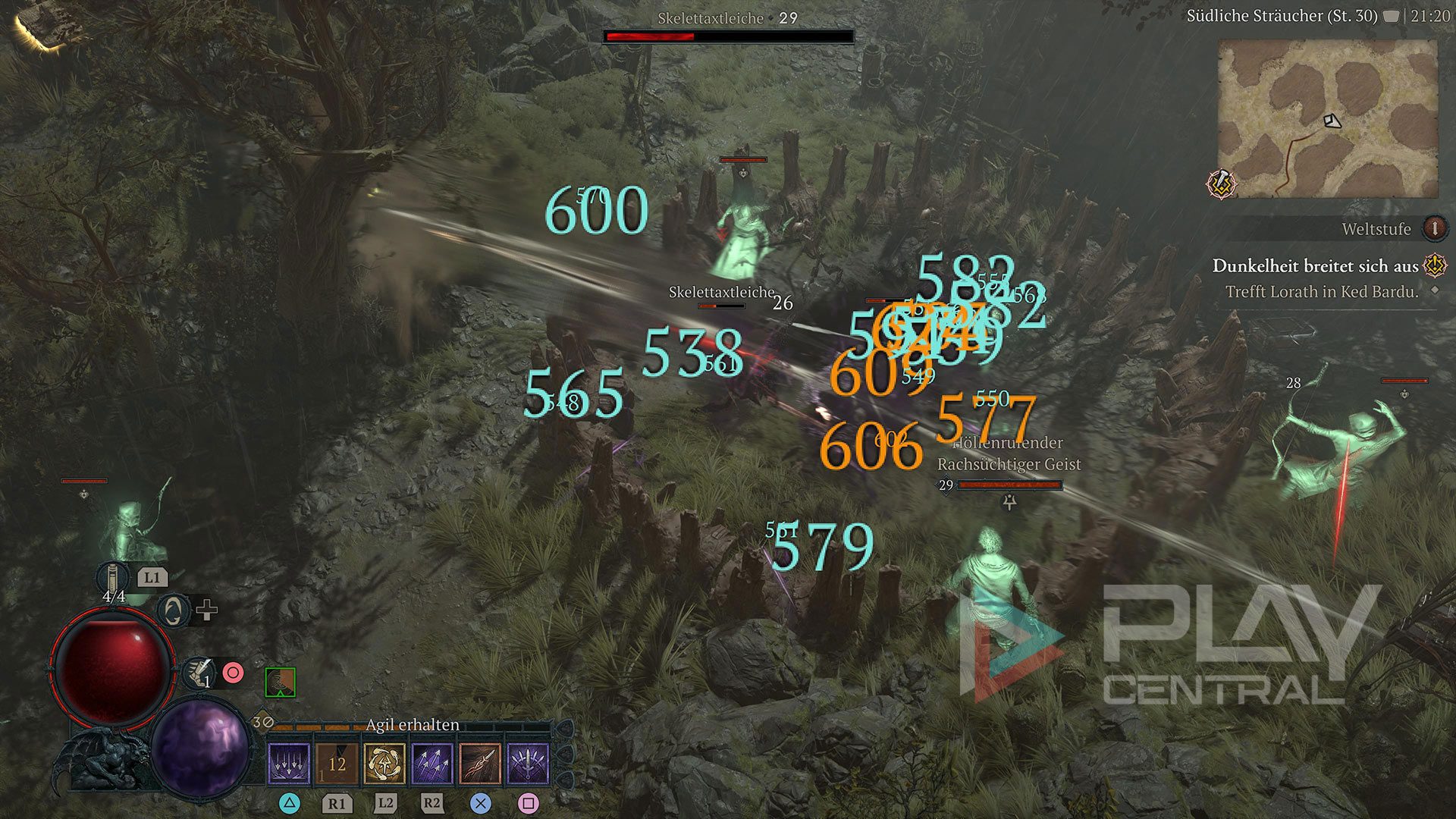Select the quest marker on the minimap edge
This screenshot has width=1456, height=819.
pyautogui.click(x=1222, y=184)
